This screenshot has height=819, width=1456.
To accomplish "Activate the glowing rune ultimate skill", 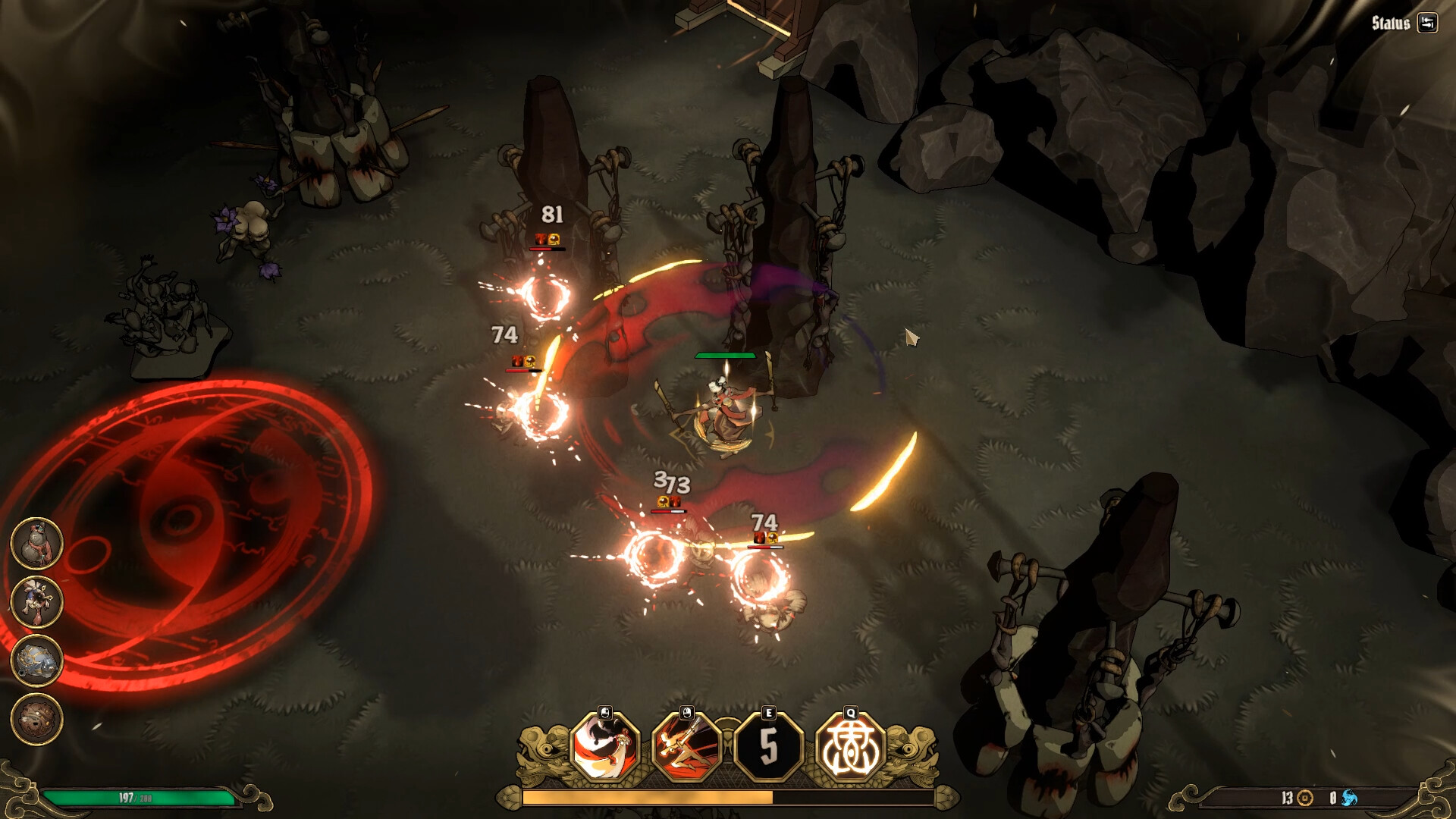I will 851,747.
